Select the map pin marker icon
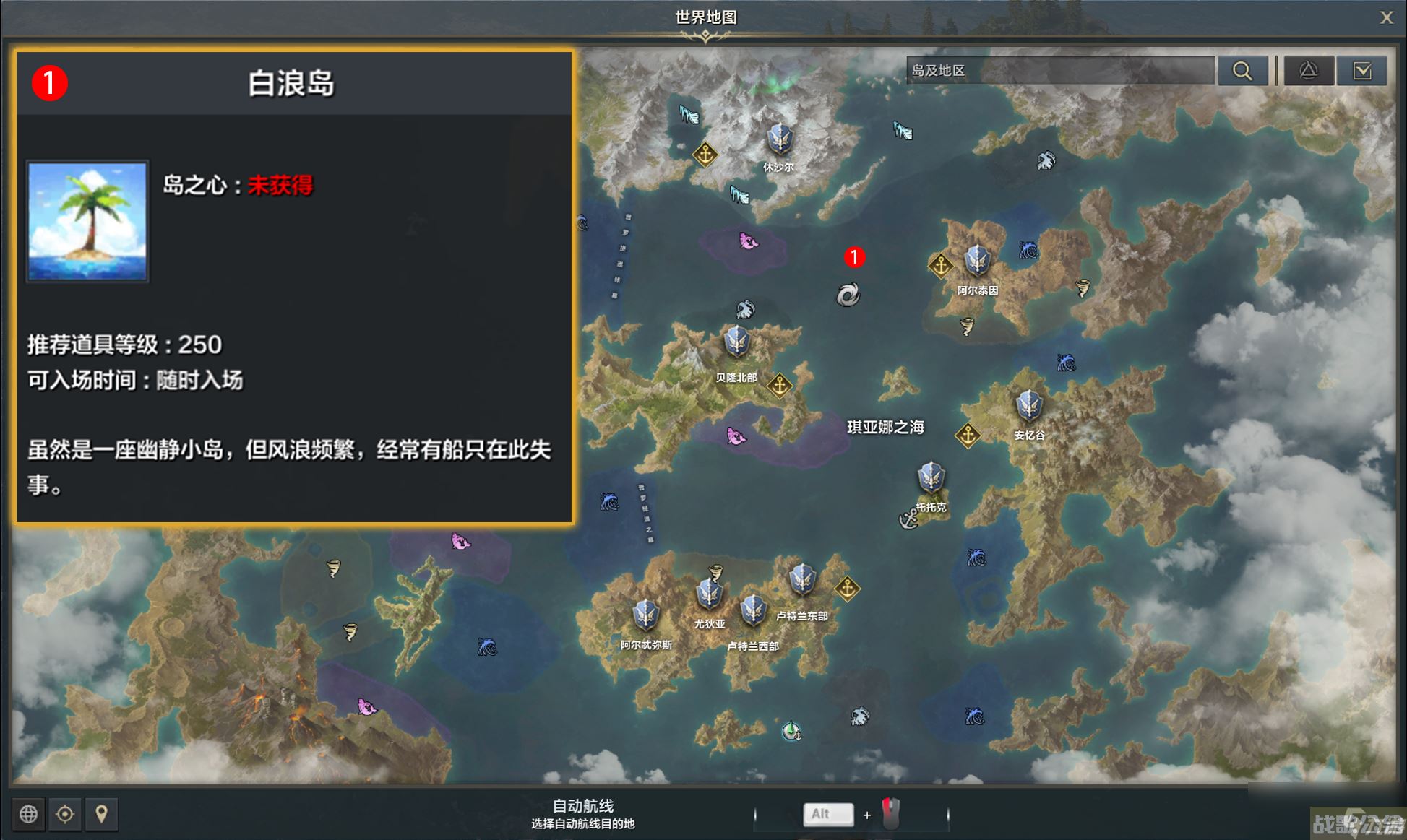 point(102,814)
